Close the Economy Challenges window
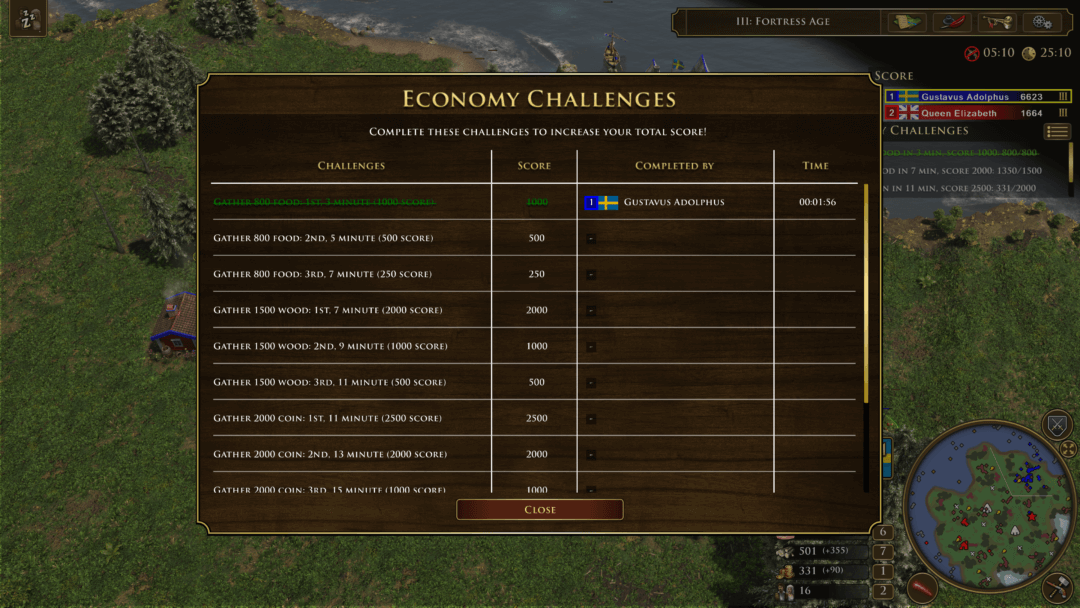This screenshot has width=1080, height=608. [x=539, y=510]
